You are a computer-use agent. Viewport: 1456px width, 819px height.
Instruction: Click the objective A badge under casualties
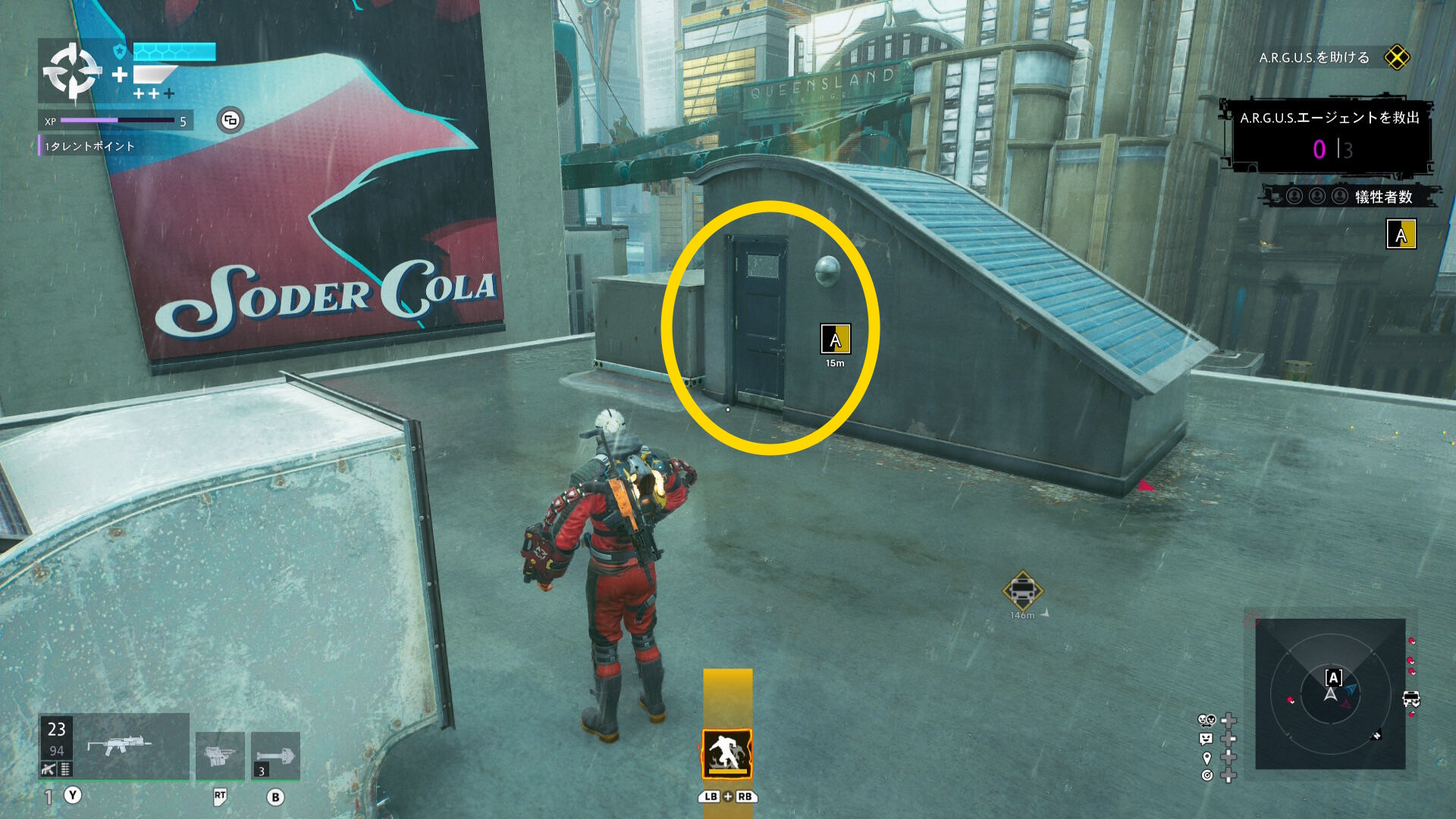1401,234
